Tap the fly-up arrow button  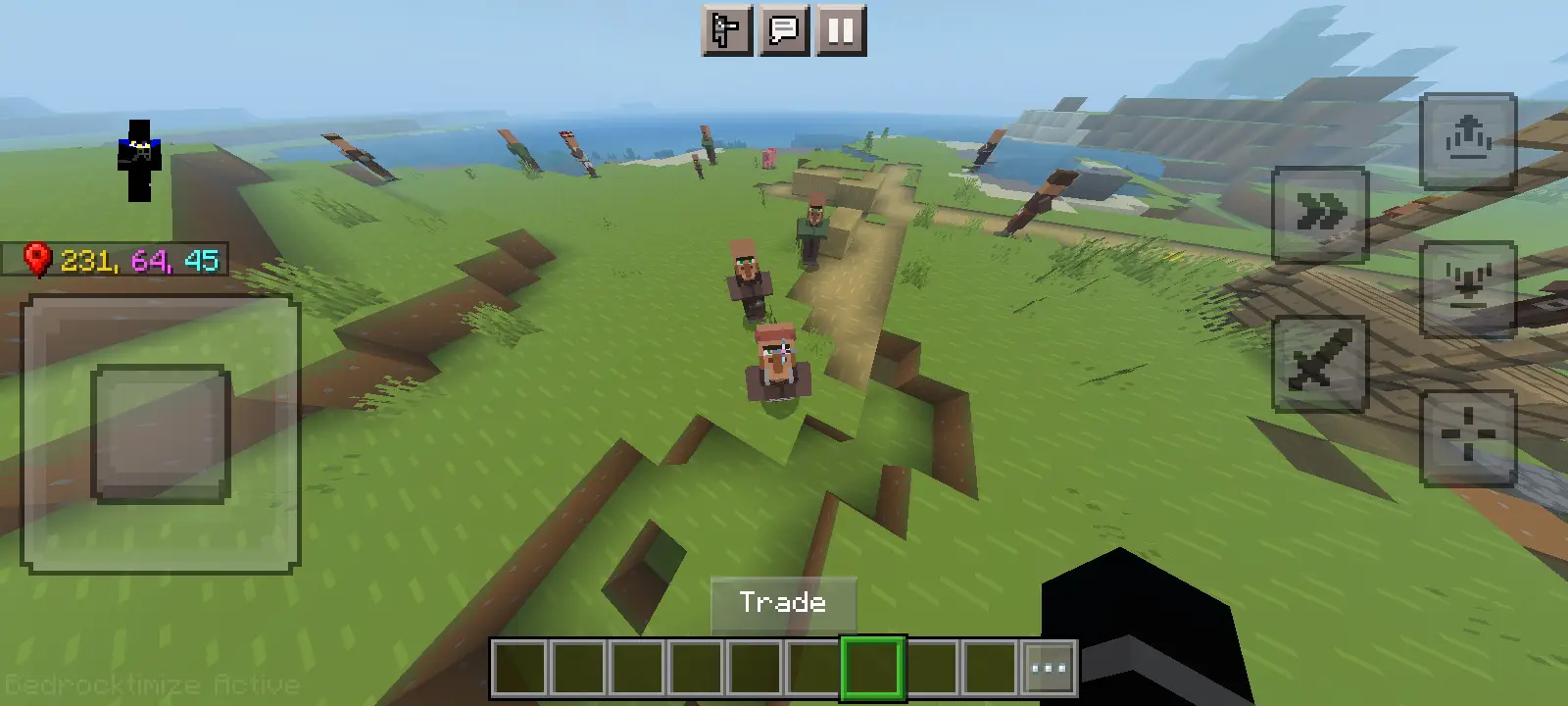pyautogui.click(x=1468, y=140)
